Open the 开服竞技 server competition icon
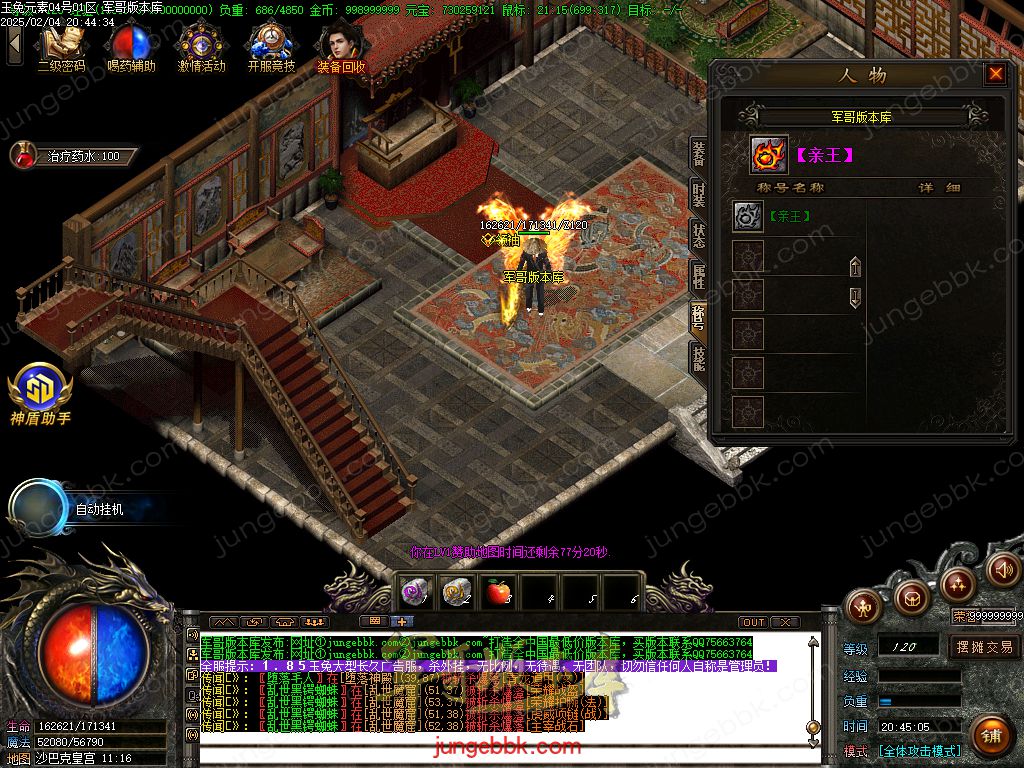Screen dimensions: 1024x768 [271, 47]
